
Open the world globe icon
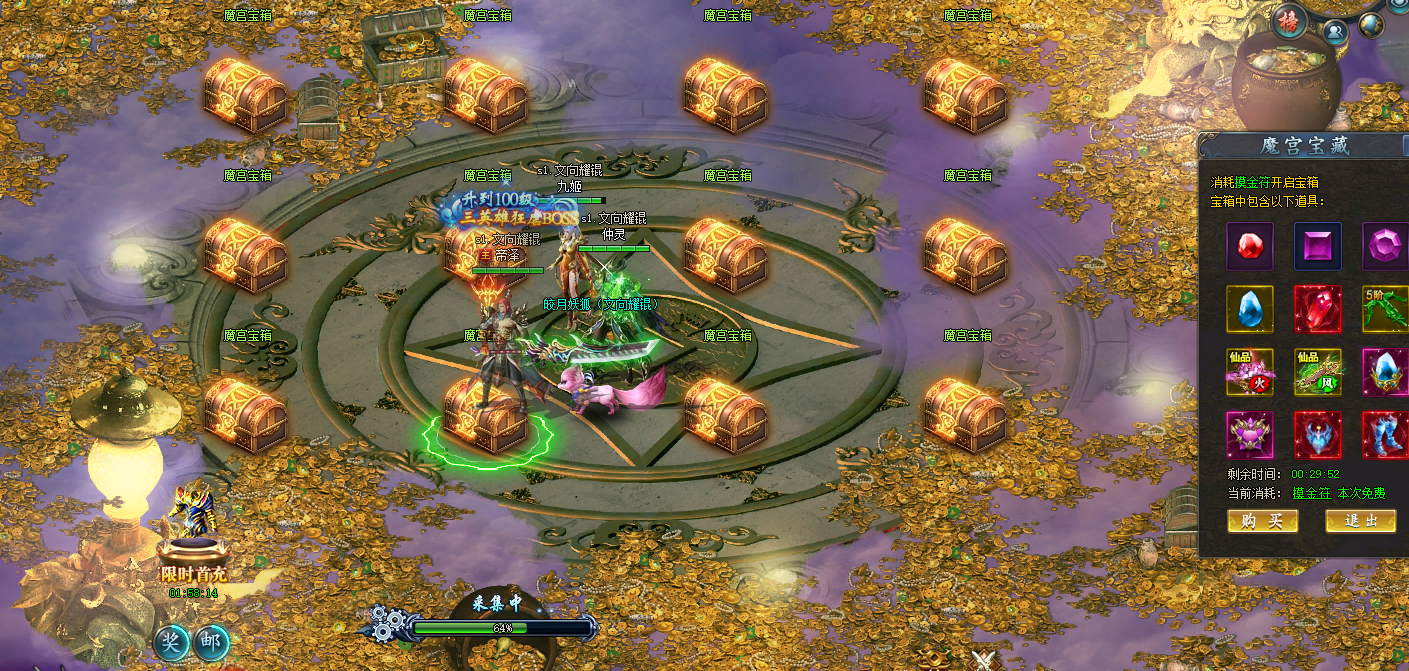click(1371, 25)
